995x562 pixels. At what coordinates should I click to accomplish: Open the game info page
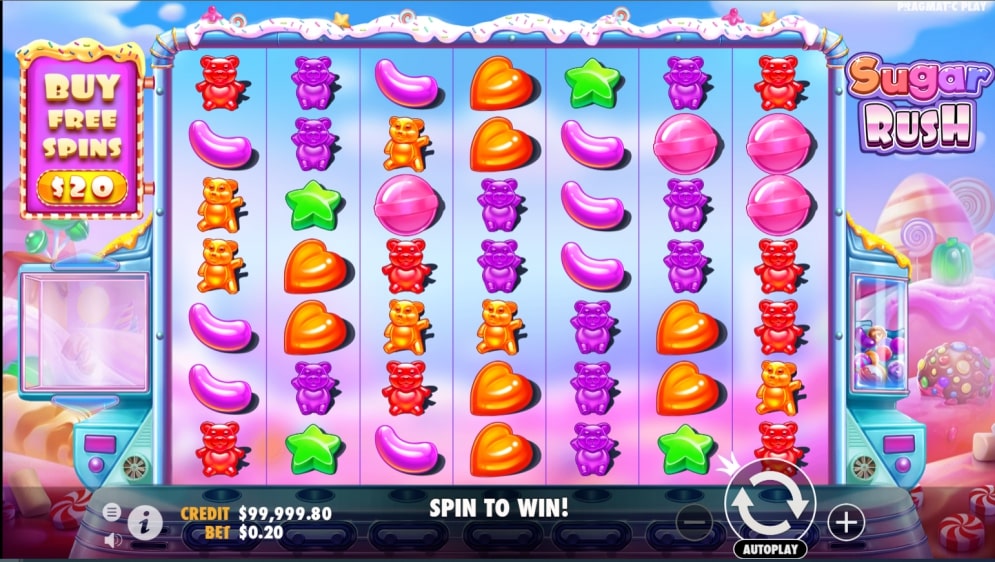click(x=146, y=520)
